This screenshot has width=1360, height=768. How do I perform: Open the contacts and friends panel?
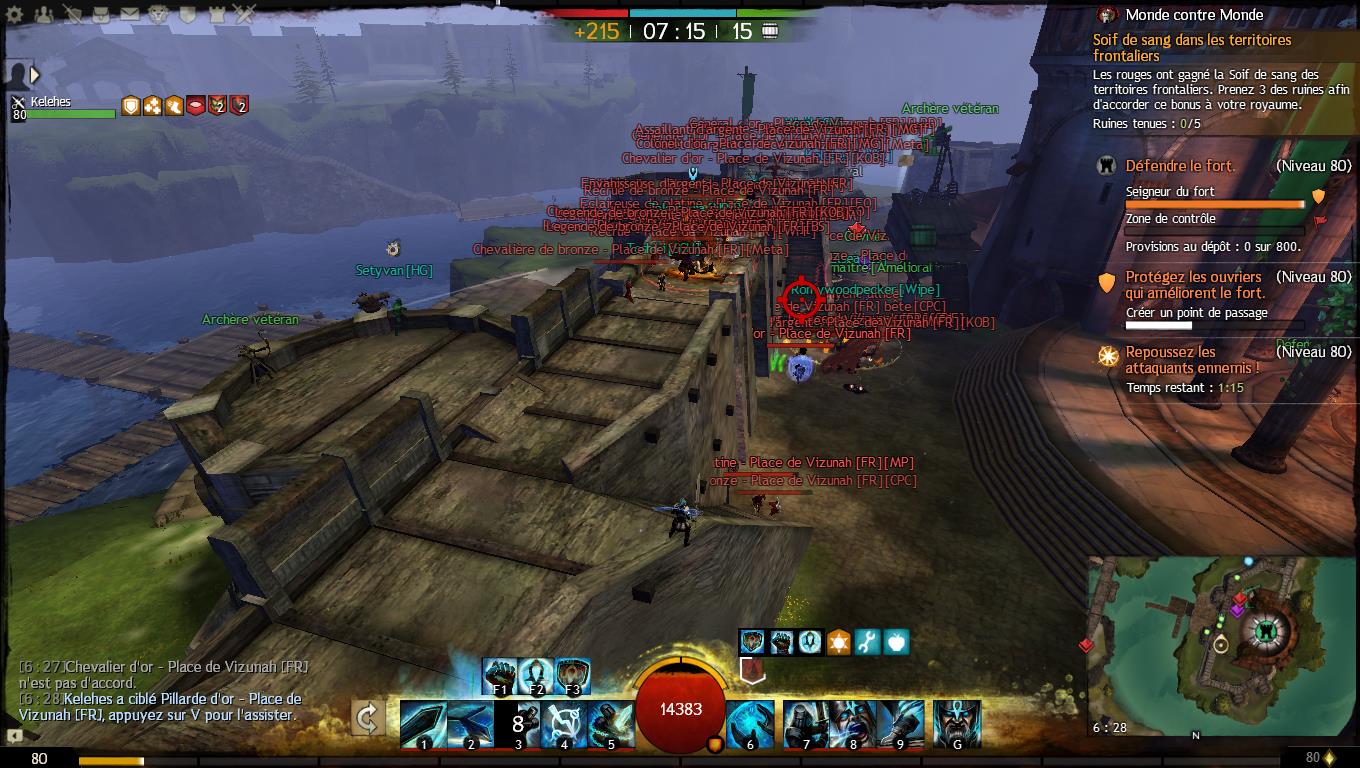44,14
